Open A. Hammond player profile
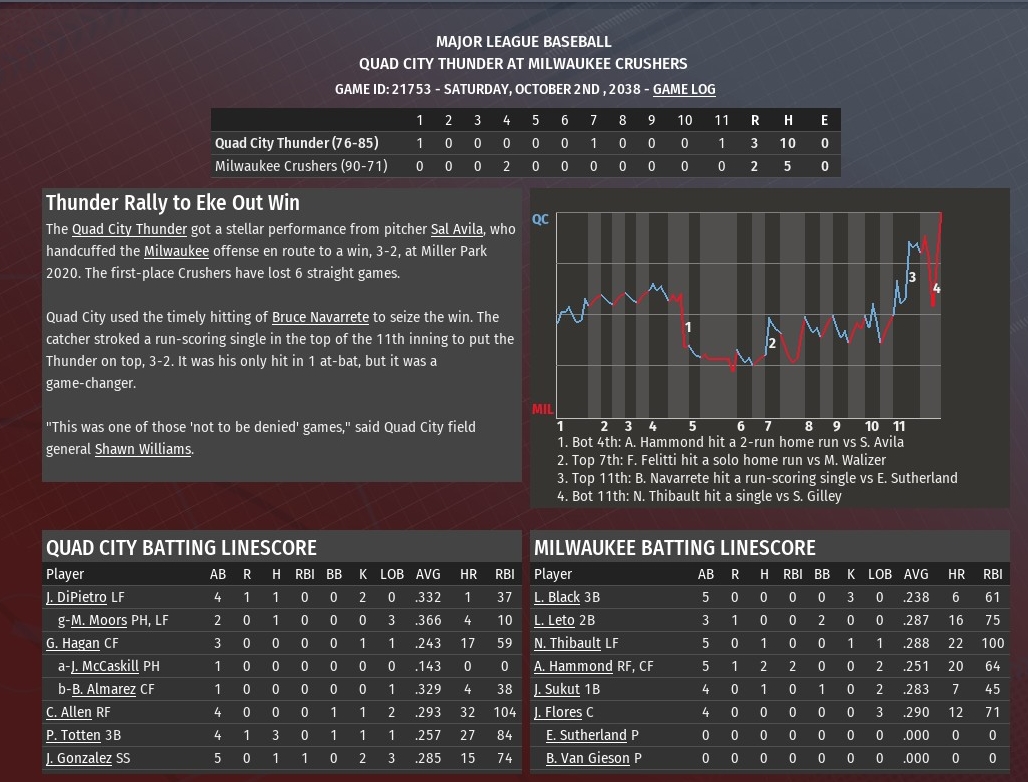The image size is (1028, 782). tap(573, 666)
